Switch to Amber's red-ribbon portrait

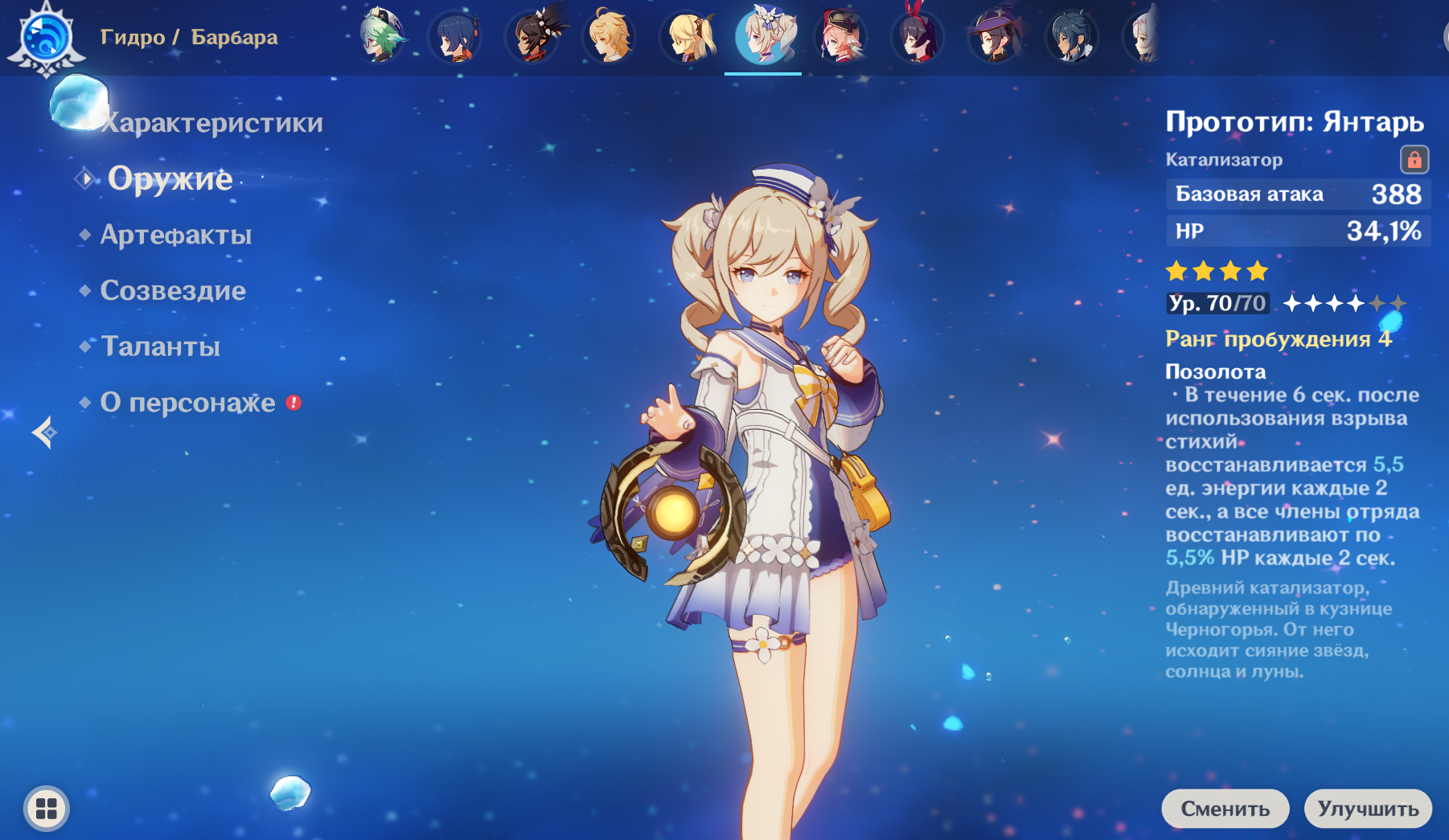pos(917,36)
